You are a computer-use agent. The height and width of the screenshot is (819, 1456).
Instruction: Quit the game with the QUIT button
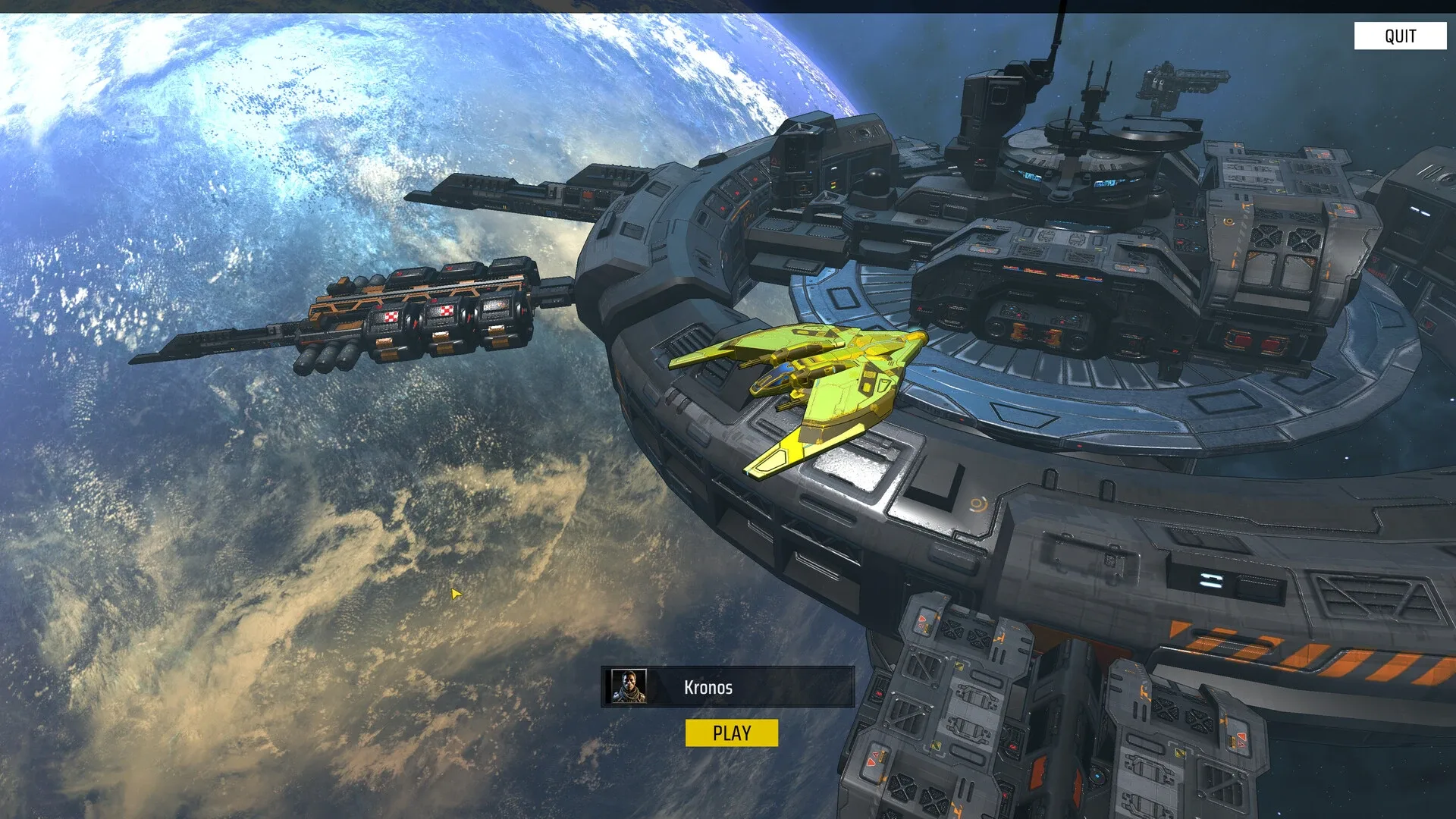[1400, 36]
